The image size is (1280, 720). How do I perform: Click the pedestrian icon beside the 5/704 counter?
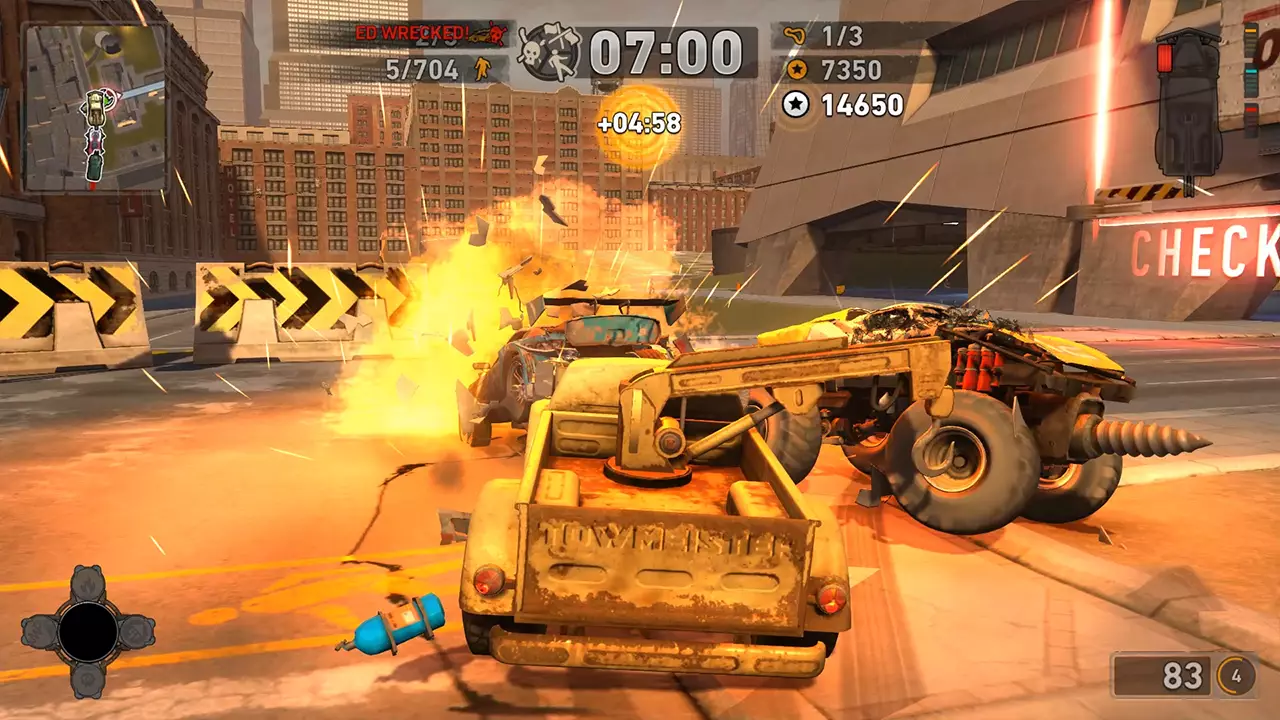(x=481, y=67)
